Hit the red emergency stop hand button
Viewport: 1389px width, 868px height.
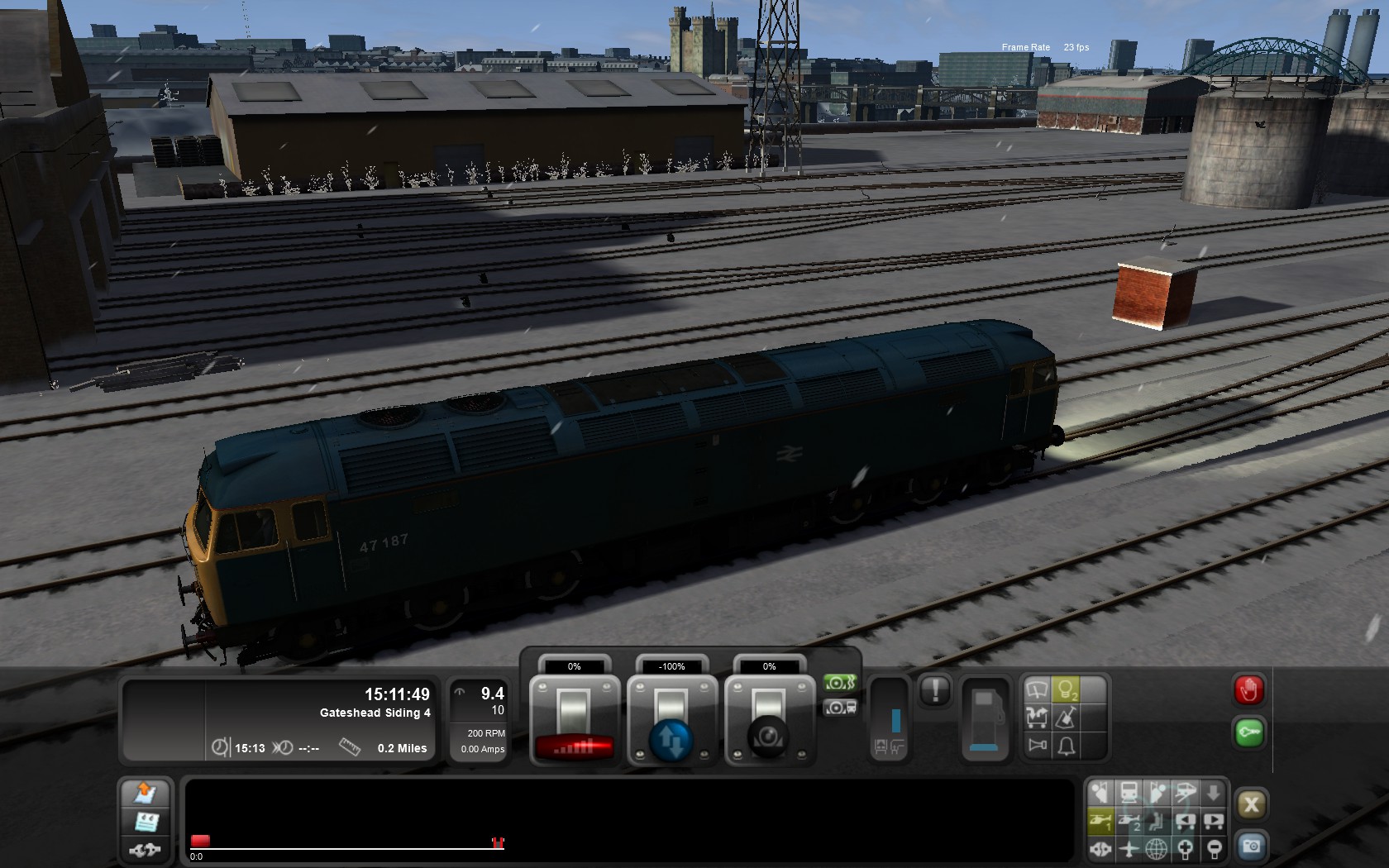click(1248, 689)
